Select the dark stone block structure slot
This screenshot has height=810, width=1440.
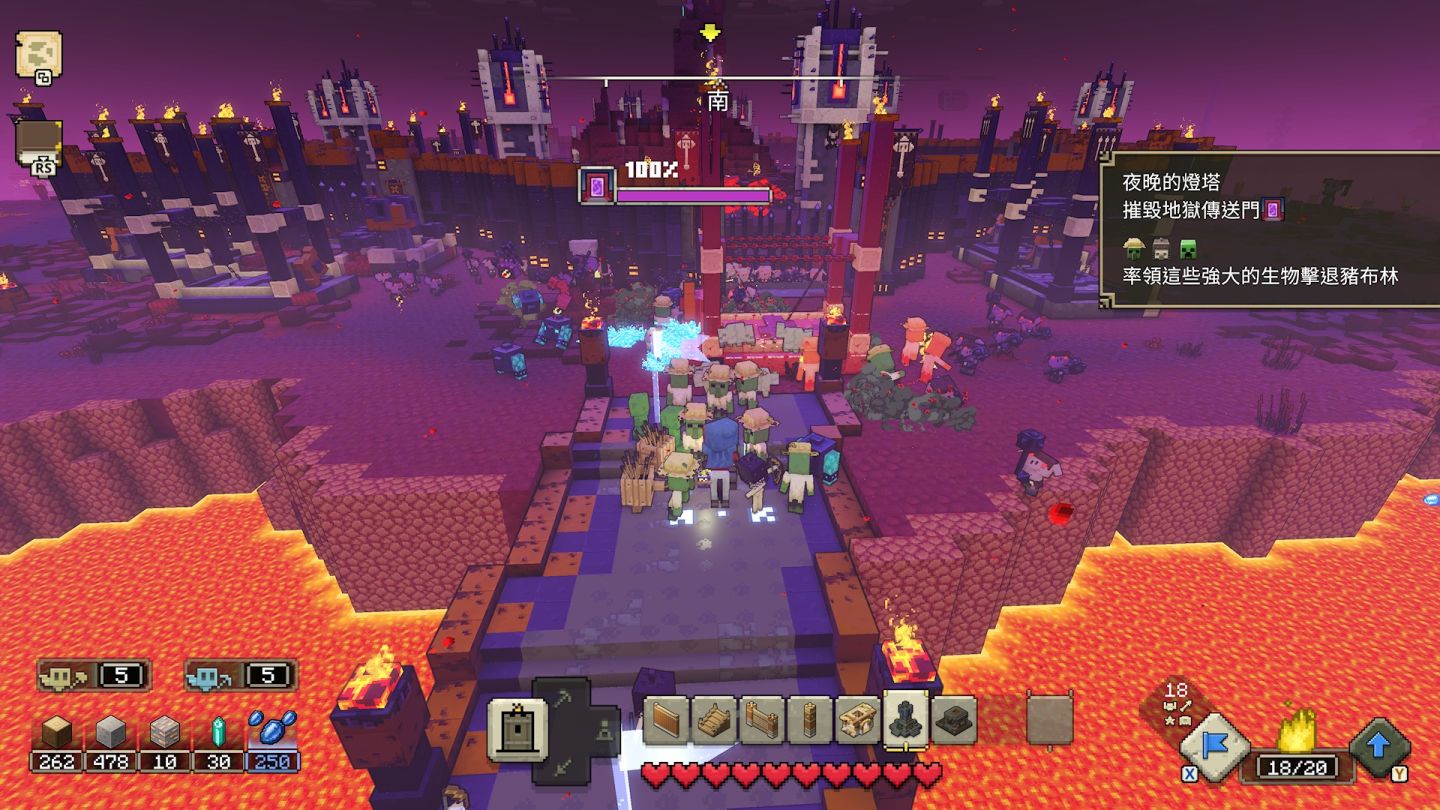click(x=954, y=720)
